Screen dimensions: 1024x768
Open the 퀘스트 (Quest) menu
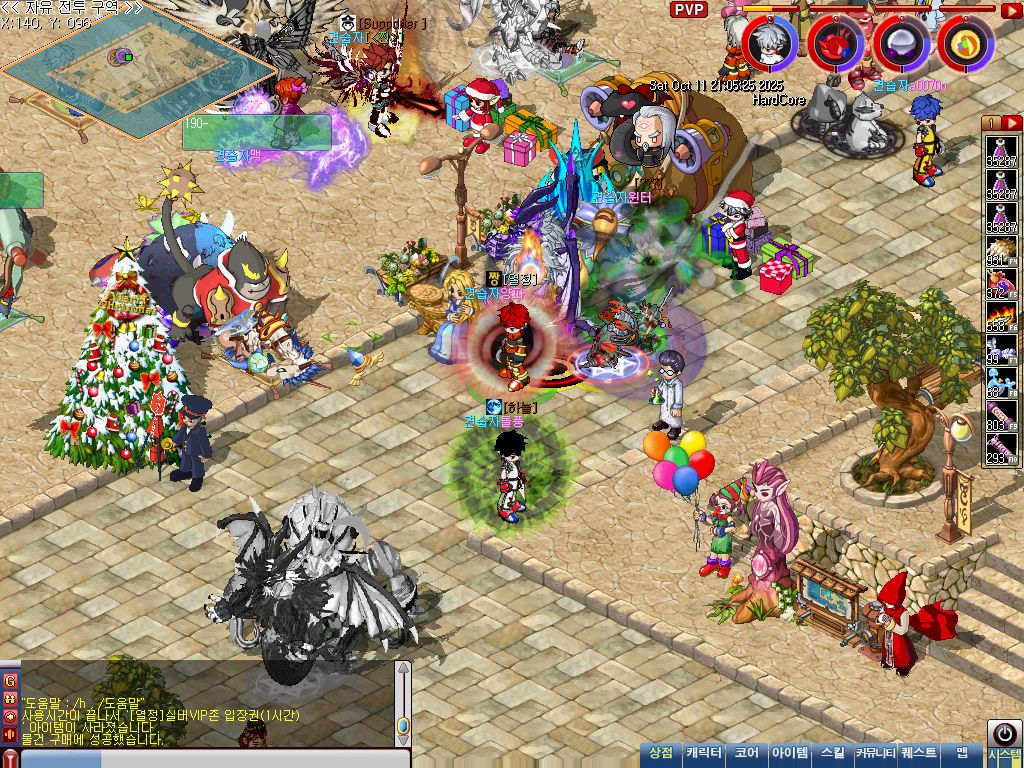(918, 754)
